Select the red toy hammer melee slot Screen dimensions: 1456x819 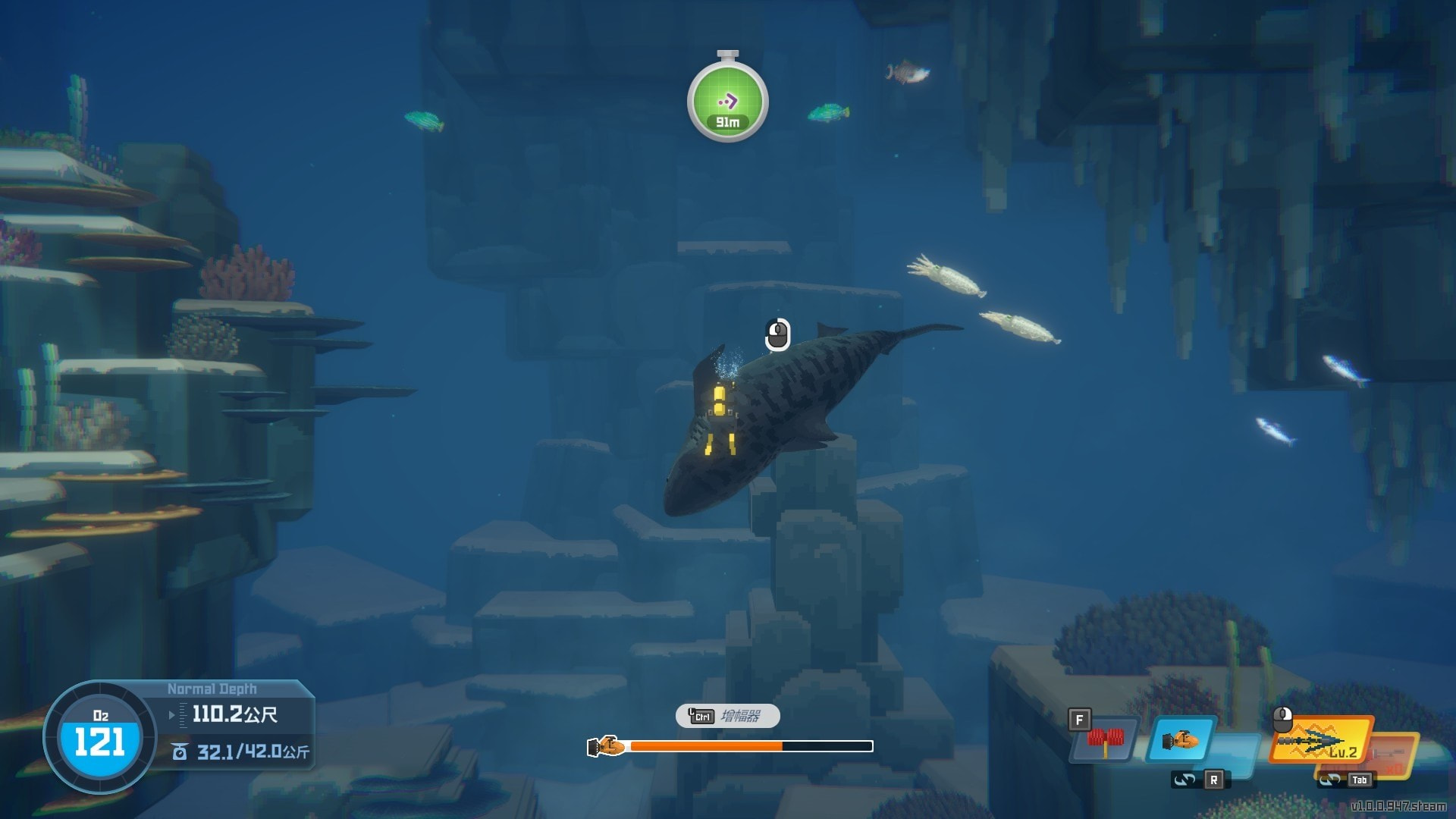click(1105, 739)
